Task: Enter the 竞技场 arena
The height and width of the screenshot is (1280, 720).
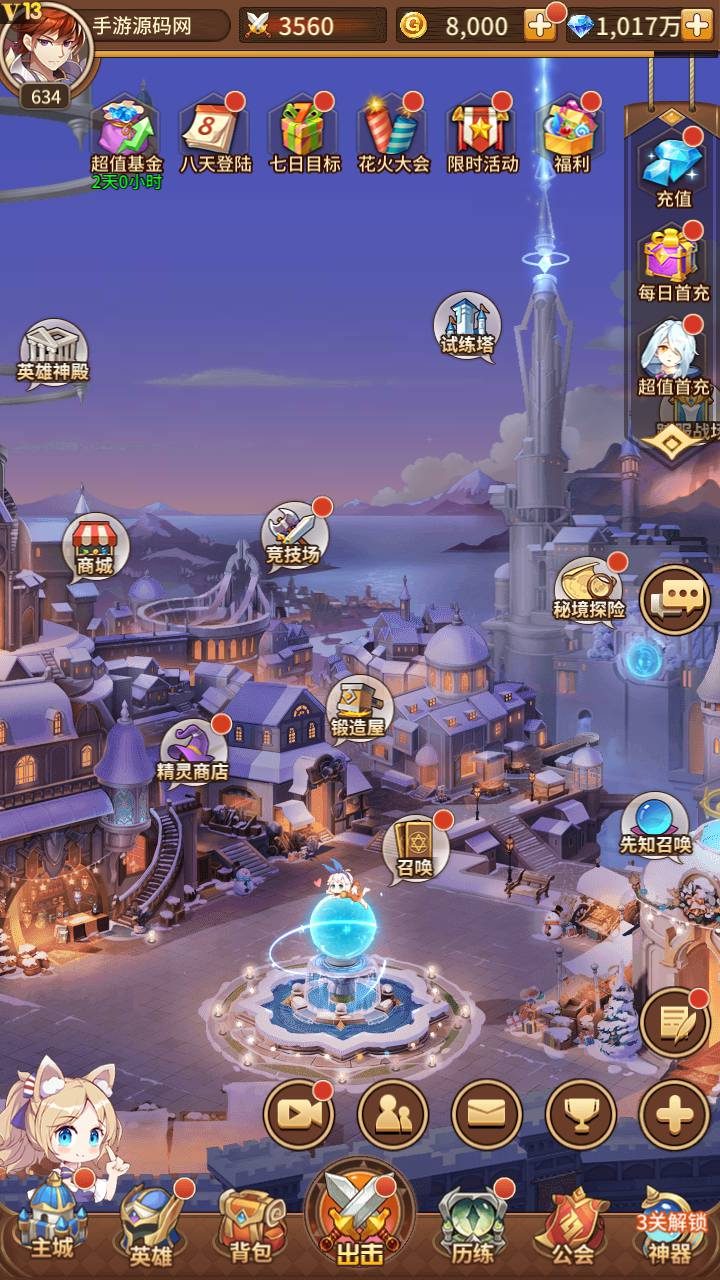Action: tap(293, 534)
